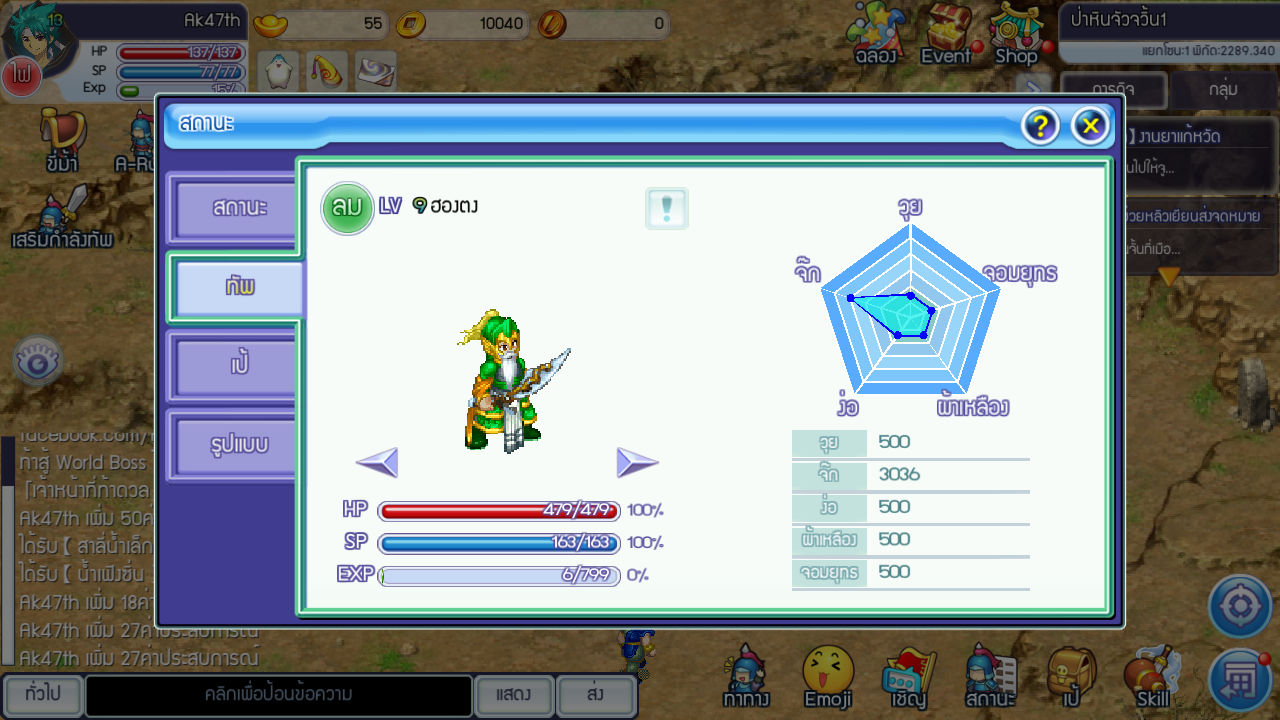
Task: Open the yellow question mark help
Action: coord(1040,126)
